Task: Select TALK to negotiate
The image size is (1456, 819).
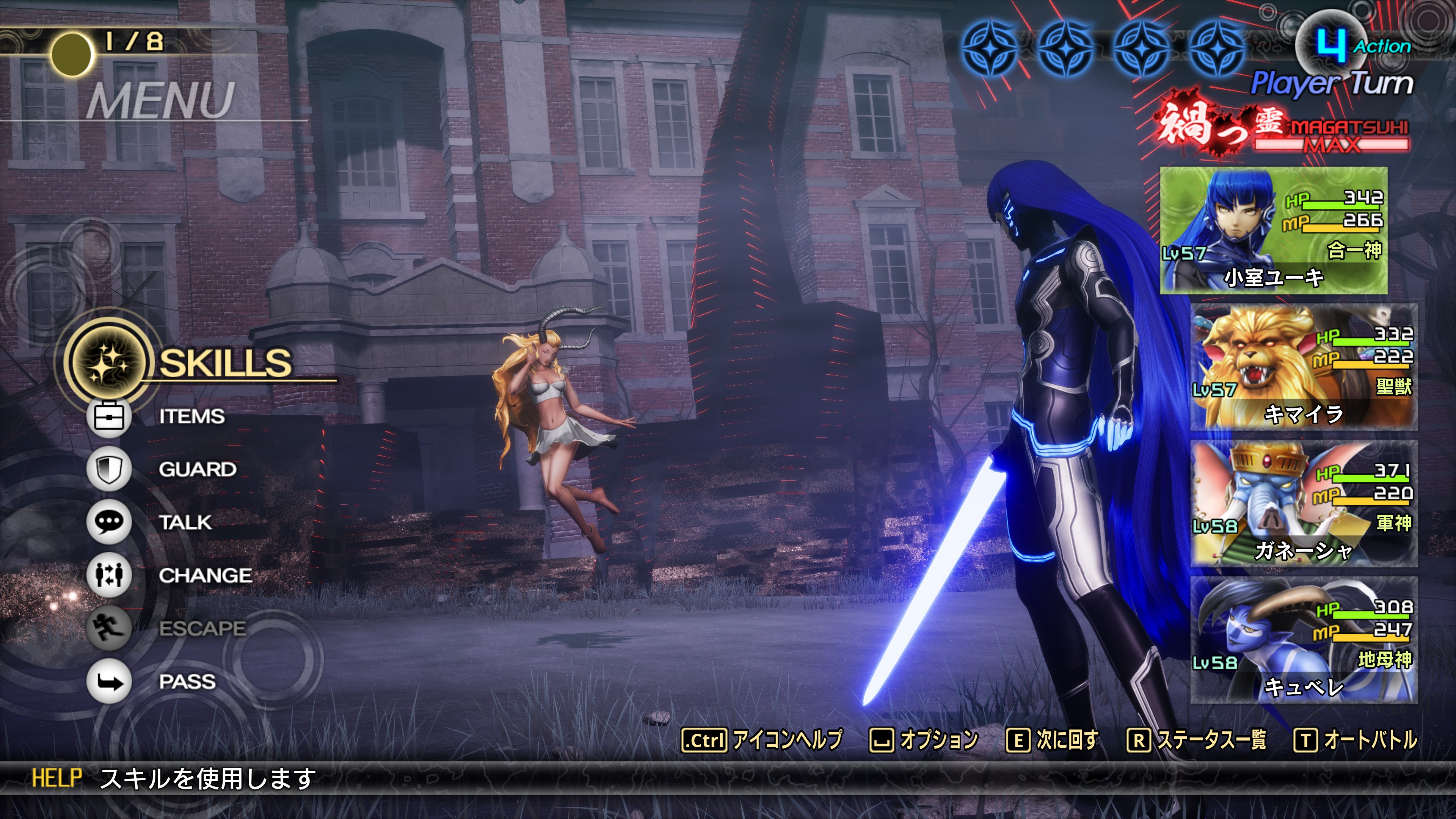Action: [x=185, y=522]
